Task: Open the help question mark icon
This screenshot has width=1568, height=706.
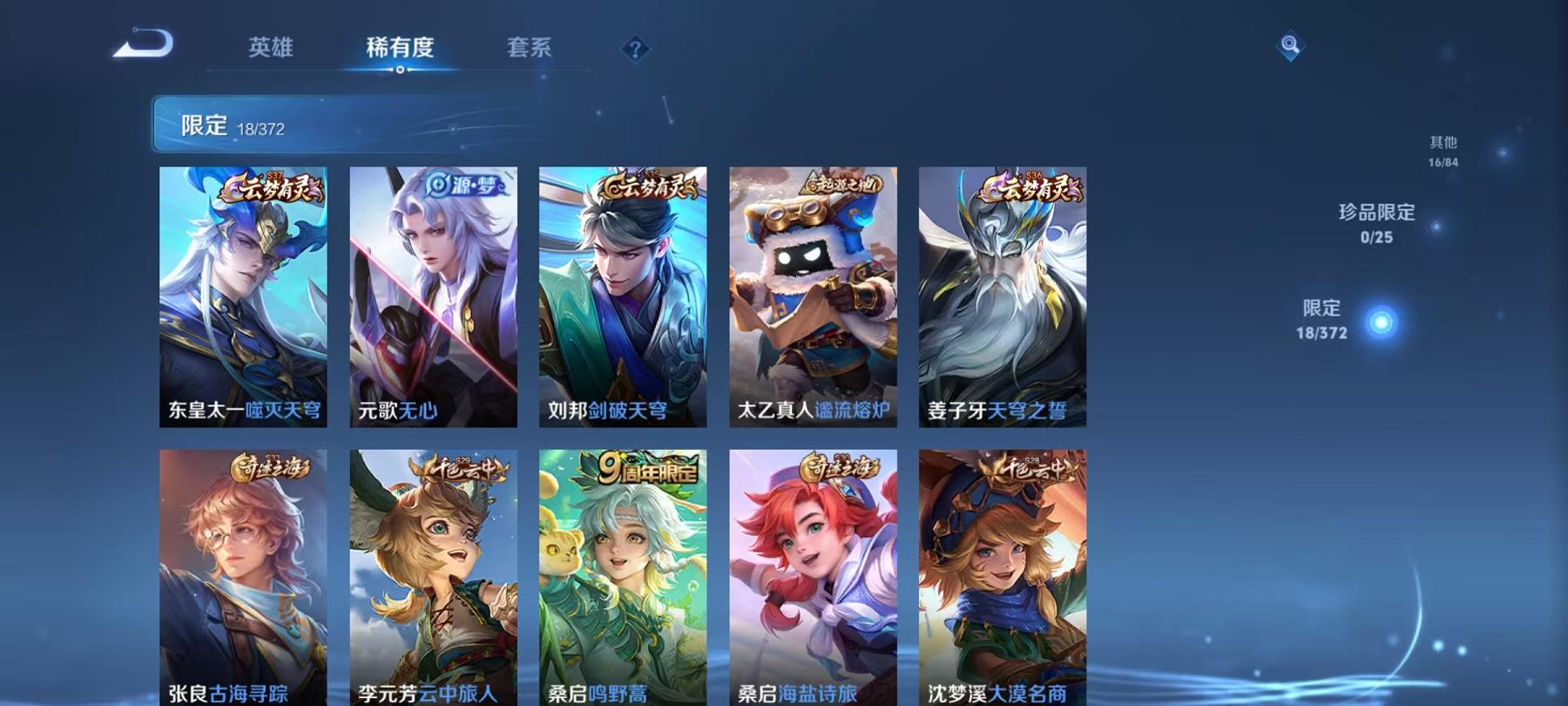Action: tap(636, 50)
